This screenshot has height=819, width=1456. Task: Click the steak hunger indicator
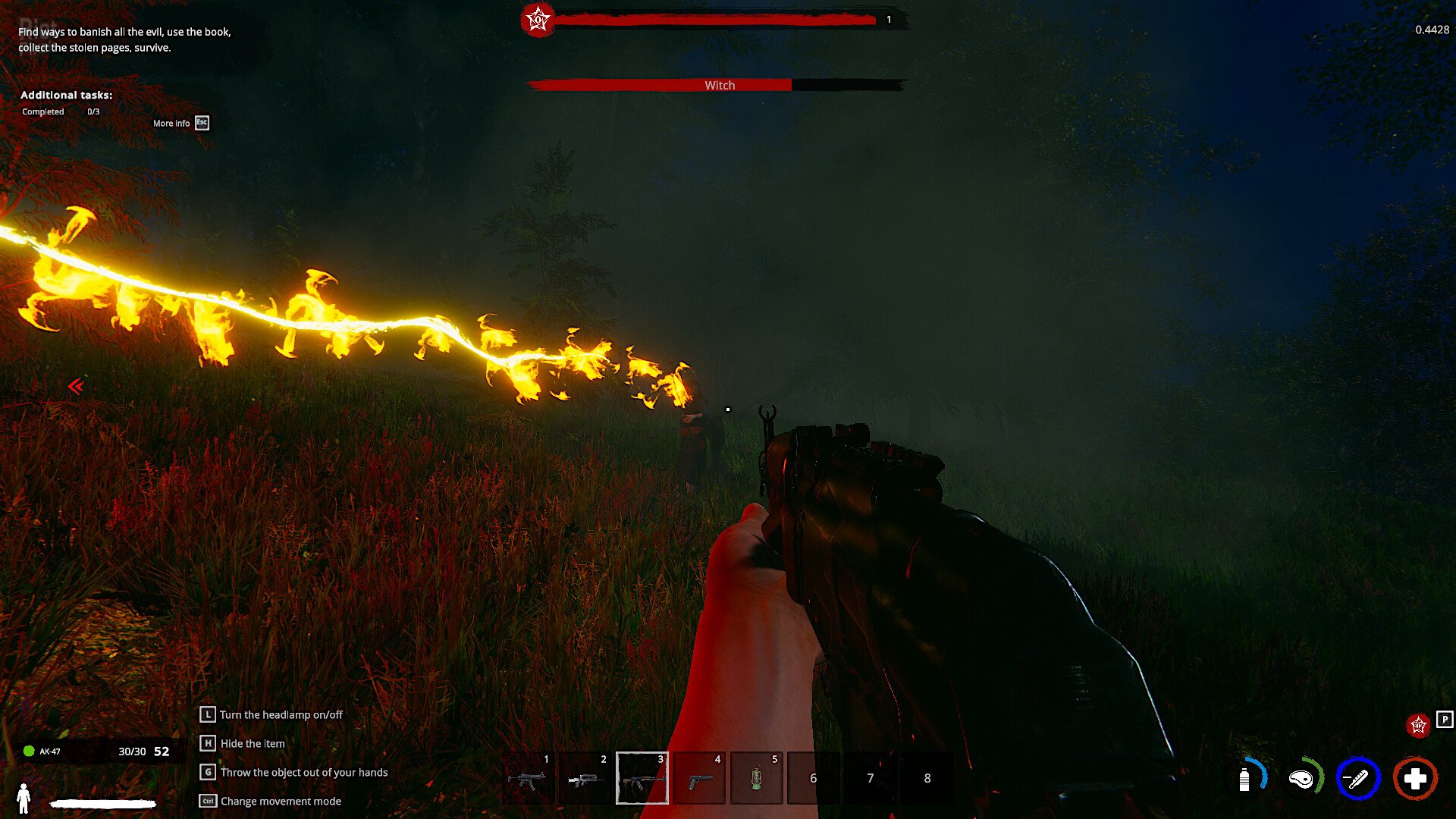(x=1303, y=778)
